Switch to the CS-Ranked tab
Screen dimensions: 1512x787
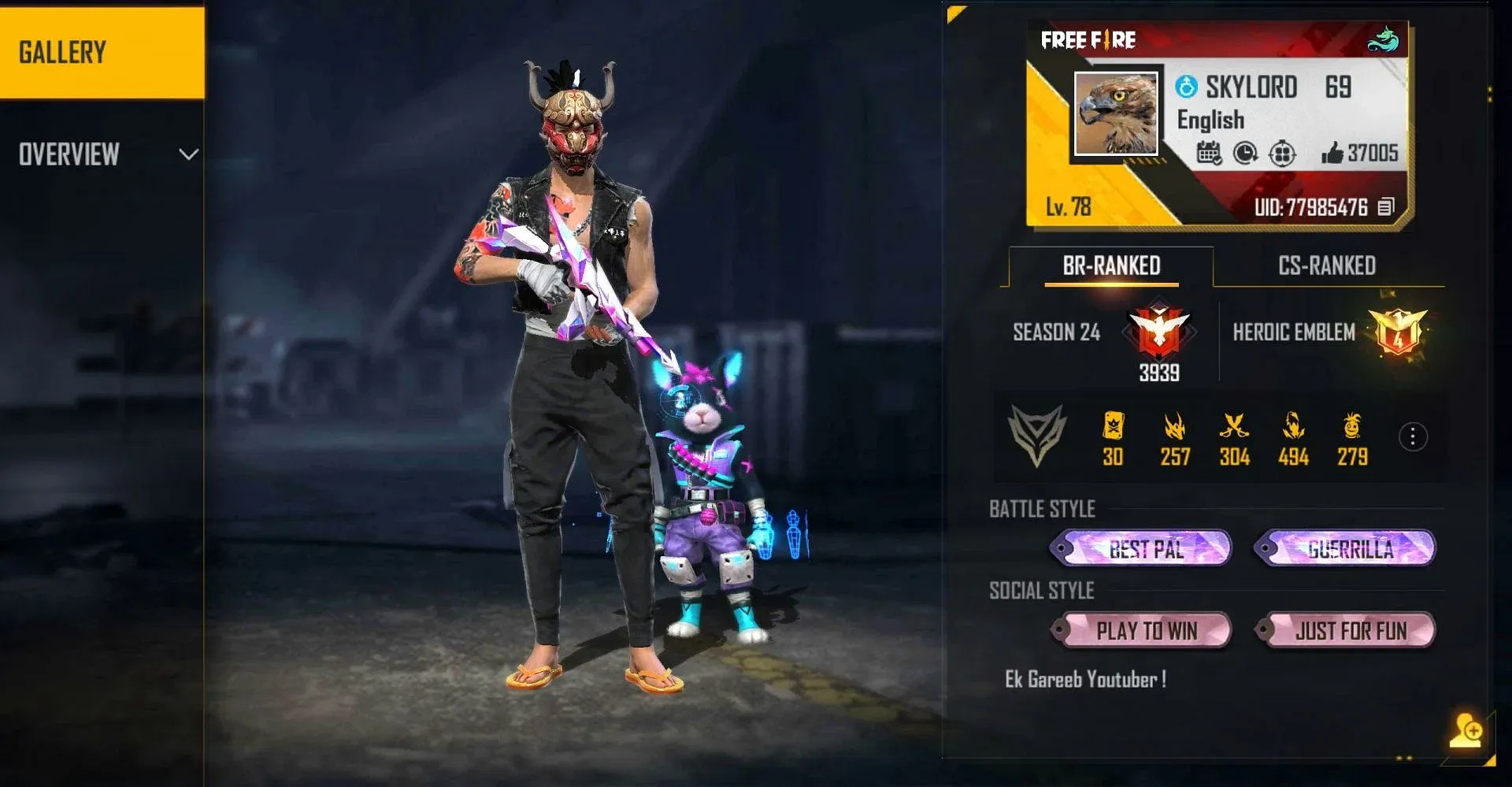[x=1327, y=266]
